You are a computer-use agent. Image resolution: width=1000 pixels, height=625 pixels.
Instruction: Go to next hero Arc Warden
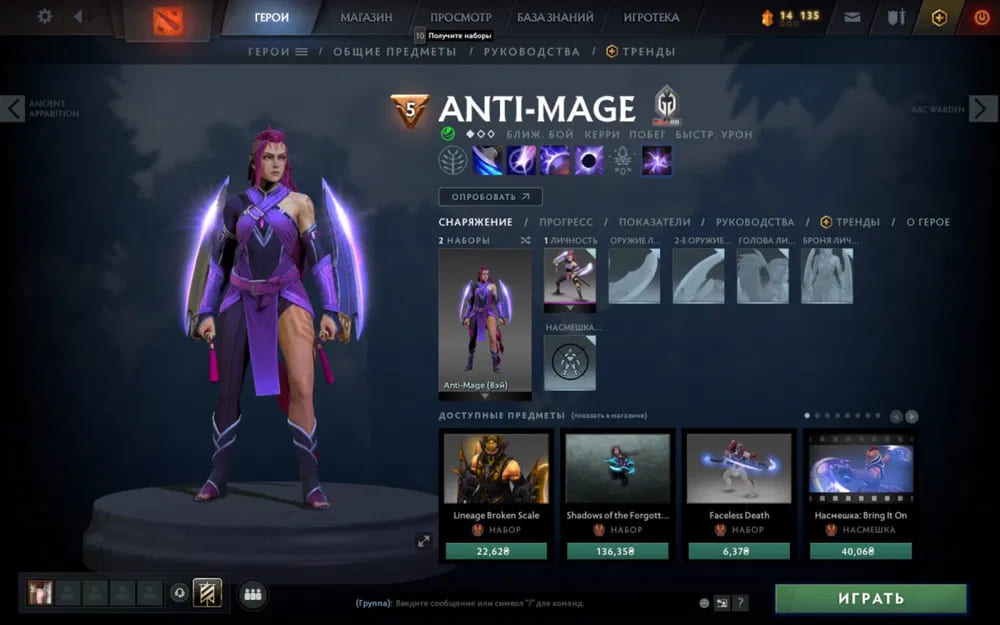(x=983, y=109)
